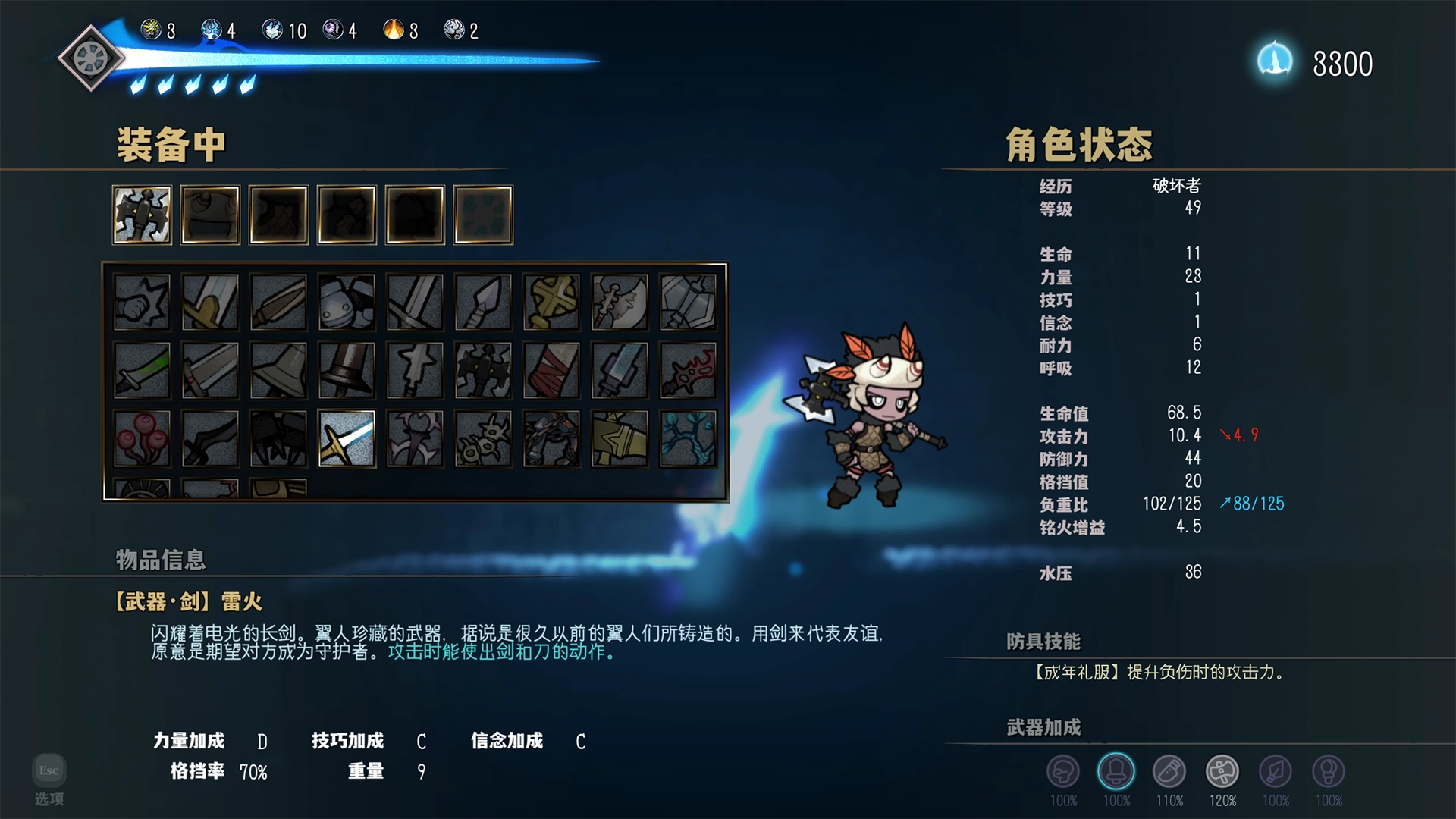Open the 选项 options menu
The image size is (1456, 819).
(x=48, y=799)
